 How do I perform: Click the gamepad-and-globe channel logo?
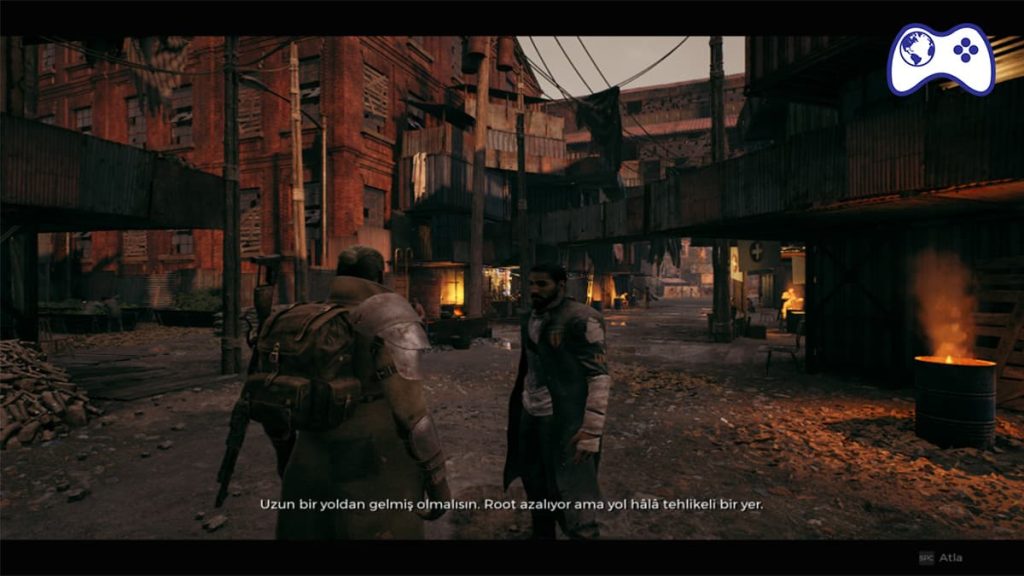[941, 59]
